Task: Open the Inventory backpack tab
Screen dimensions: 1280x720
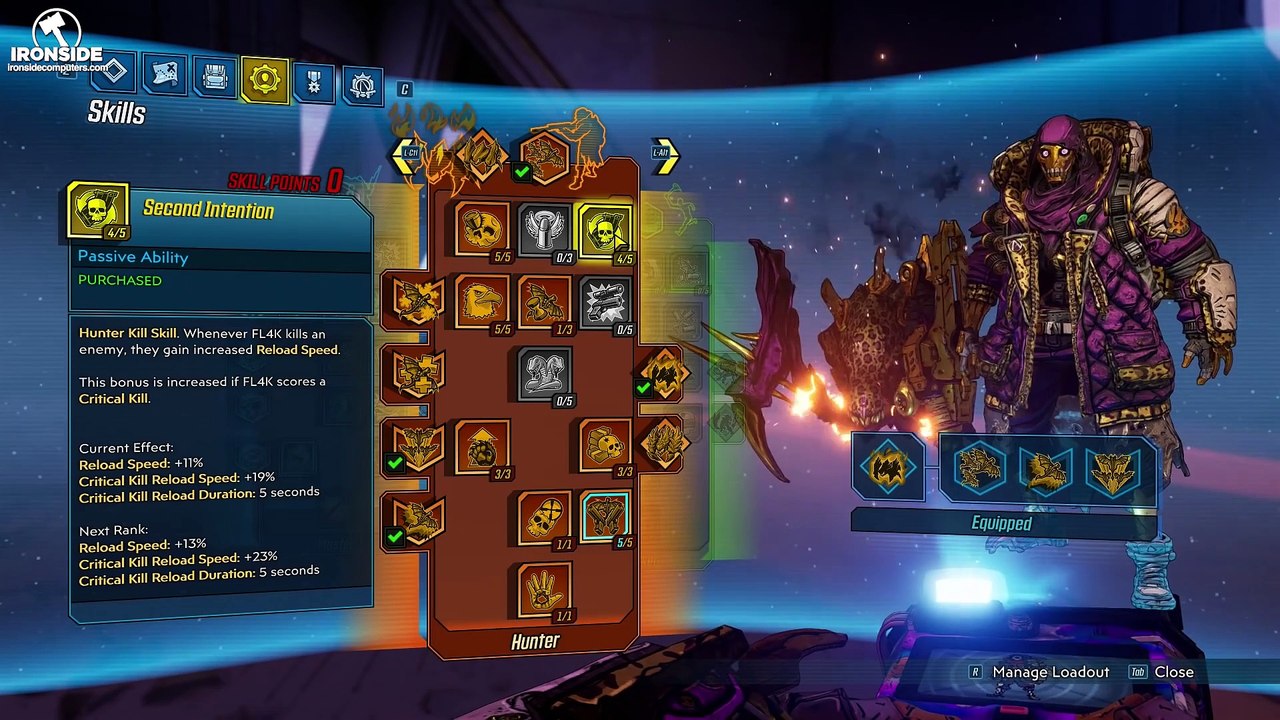Action: (x=214, y=78)
